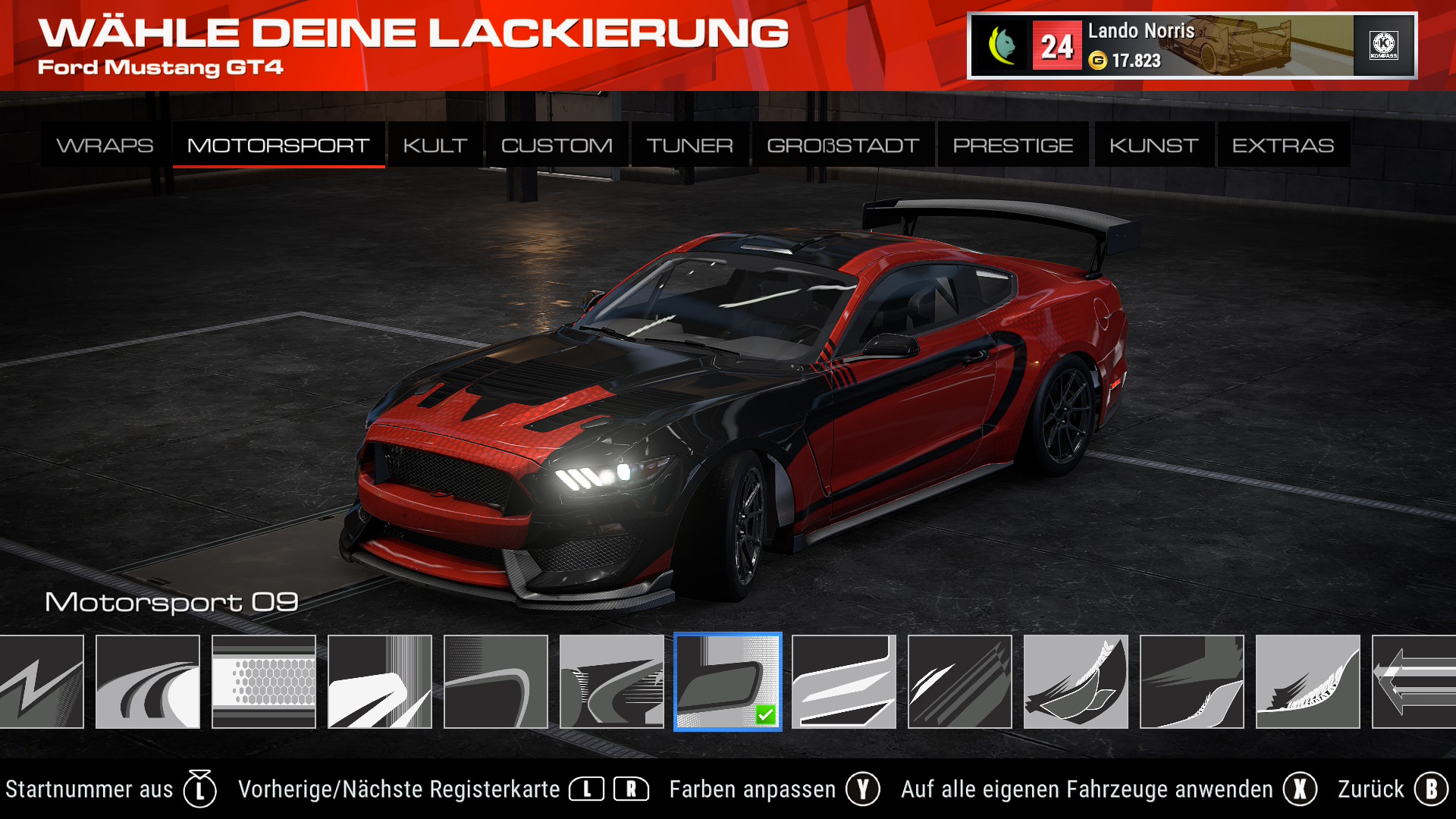Go back with Zurück
This screenshot has height=819, width=1456.
[x=1392, y=789]
